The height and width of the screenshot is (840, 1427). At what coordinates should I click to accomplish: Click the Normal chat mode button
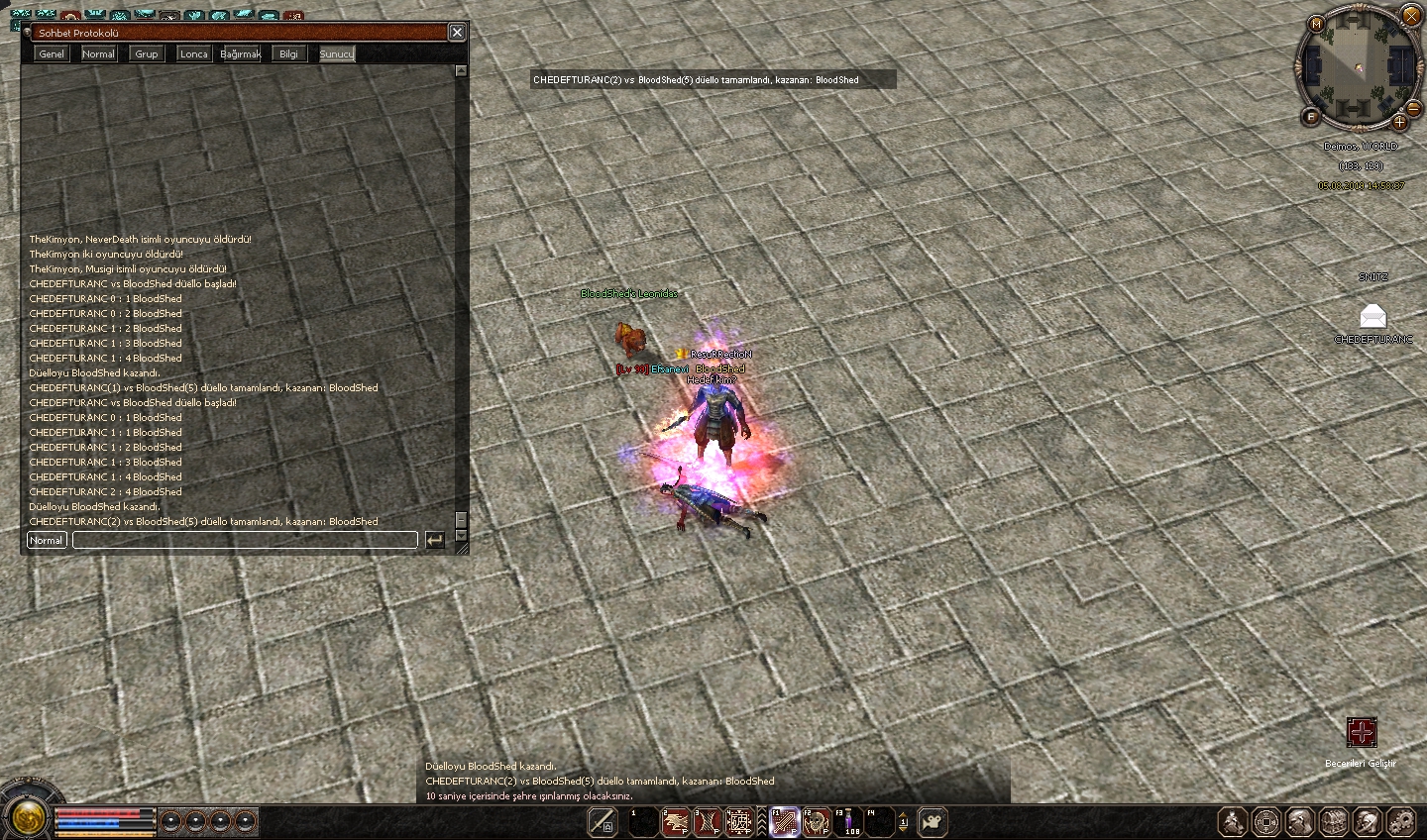click(x=47, y=540)
